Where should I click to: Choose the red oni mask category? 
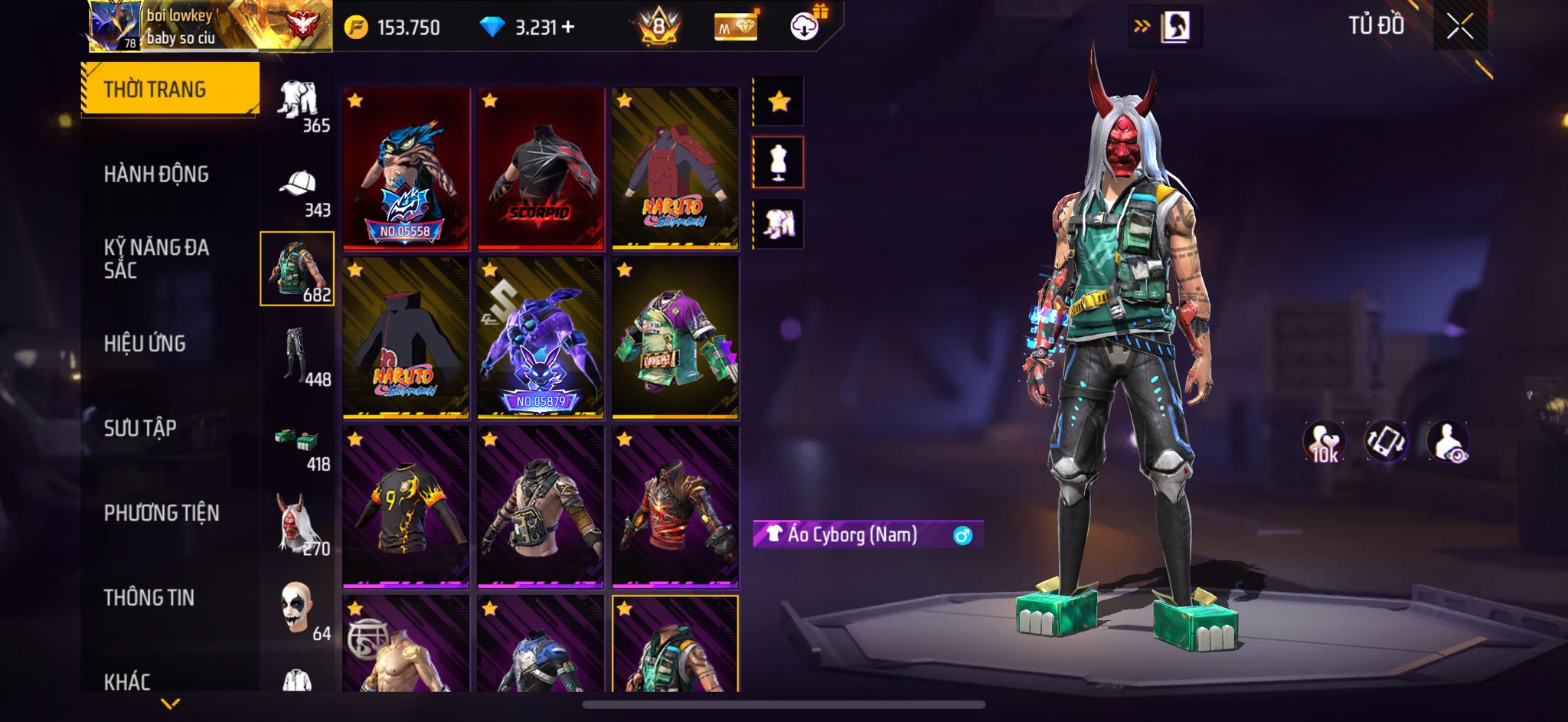[298, 524]
